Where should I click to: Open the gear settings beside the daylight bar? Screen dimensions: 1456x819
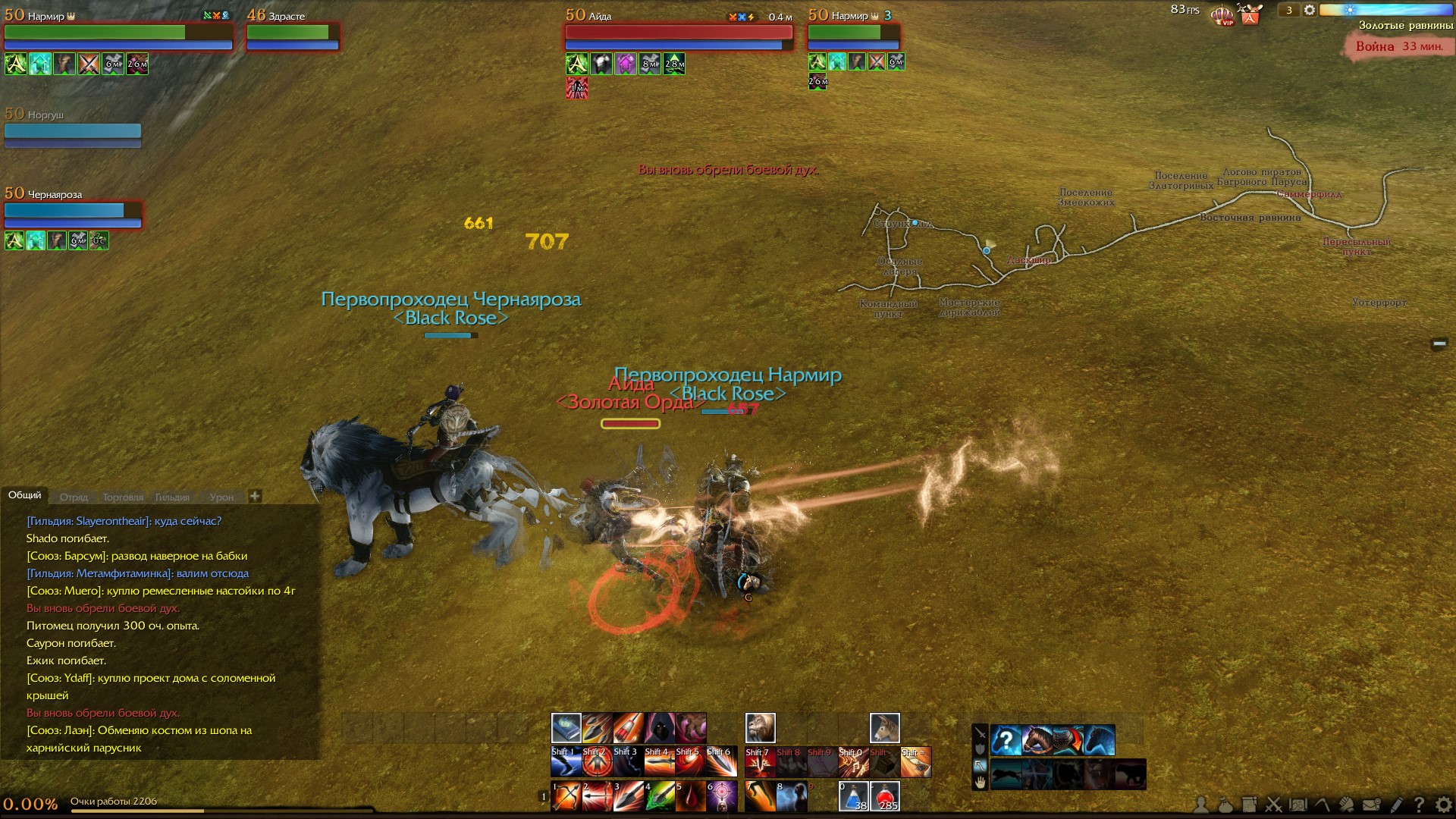[1309, 11]
